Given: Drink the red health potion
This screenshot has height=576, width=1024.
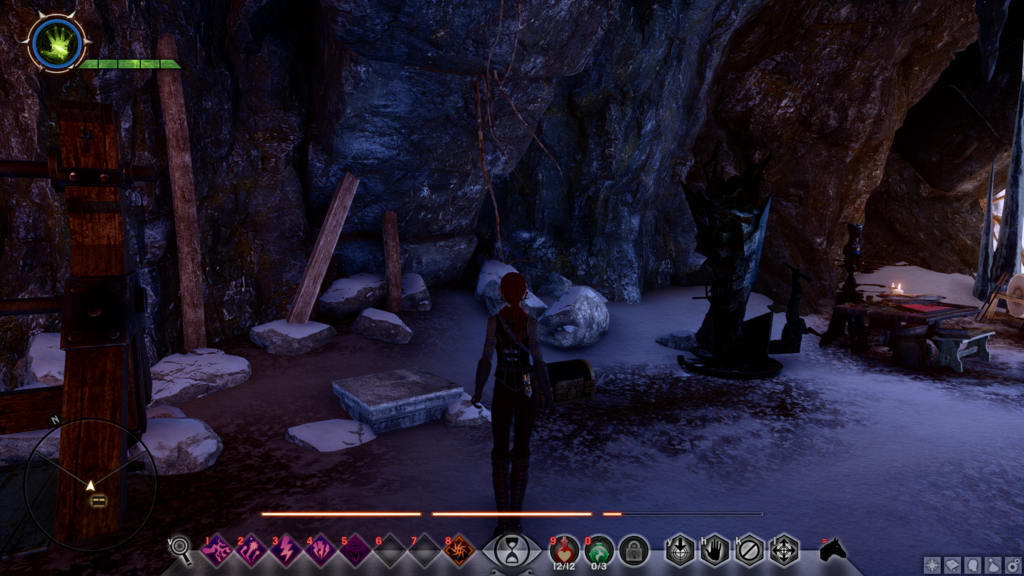Looking at the screenshot, I should (x=564, y=549).
